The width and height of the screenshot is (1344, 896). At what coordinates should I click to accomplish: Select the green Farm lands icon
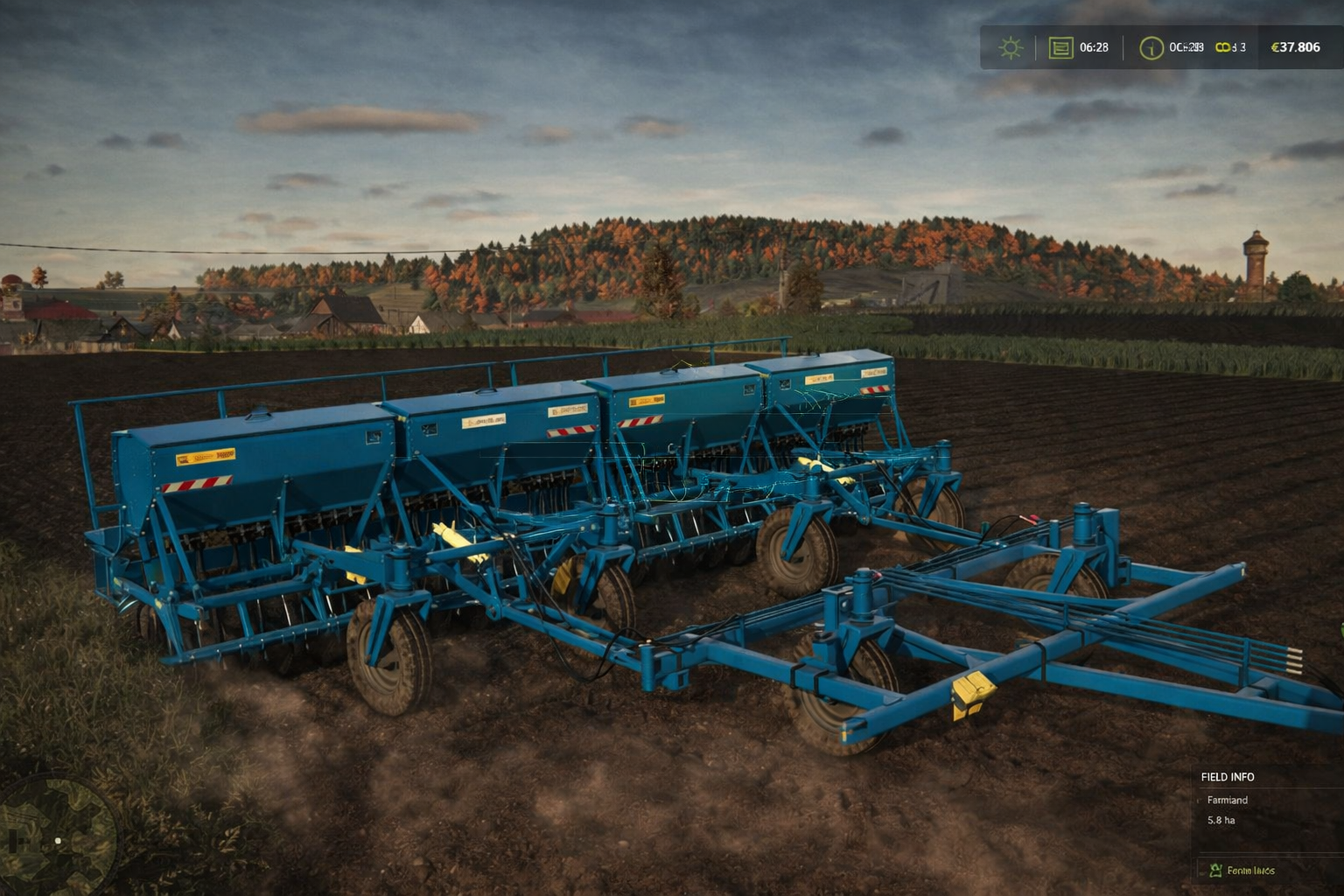[x=1214, y=870]
